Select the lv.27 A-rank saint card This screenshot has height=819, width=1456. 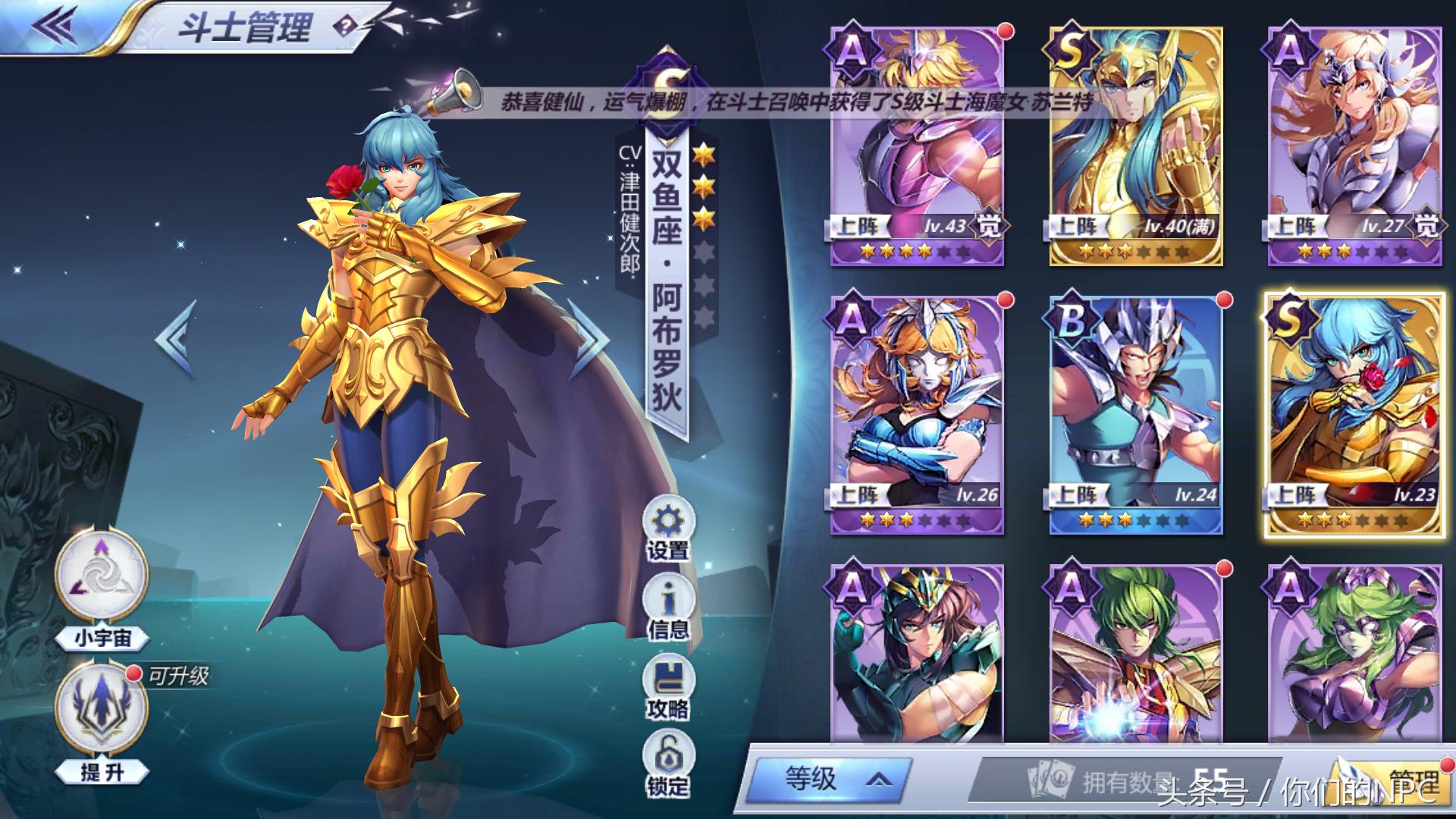[1354, 146]
